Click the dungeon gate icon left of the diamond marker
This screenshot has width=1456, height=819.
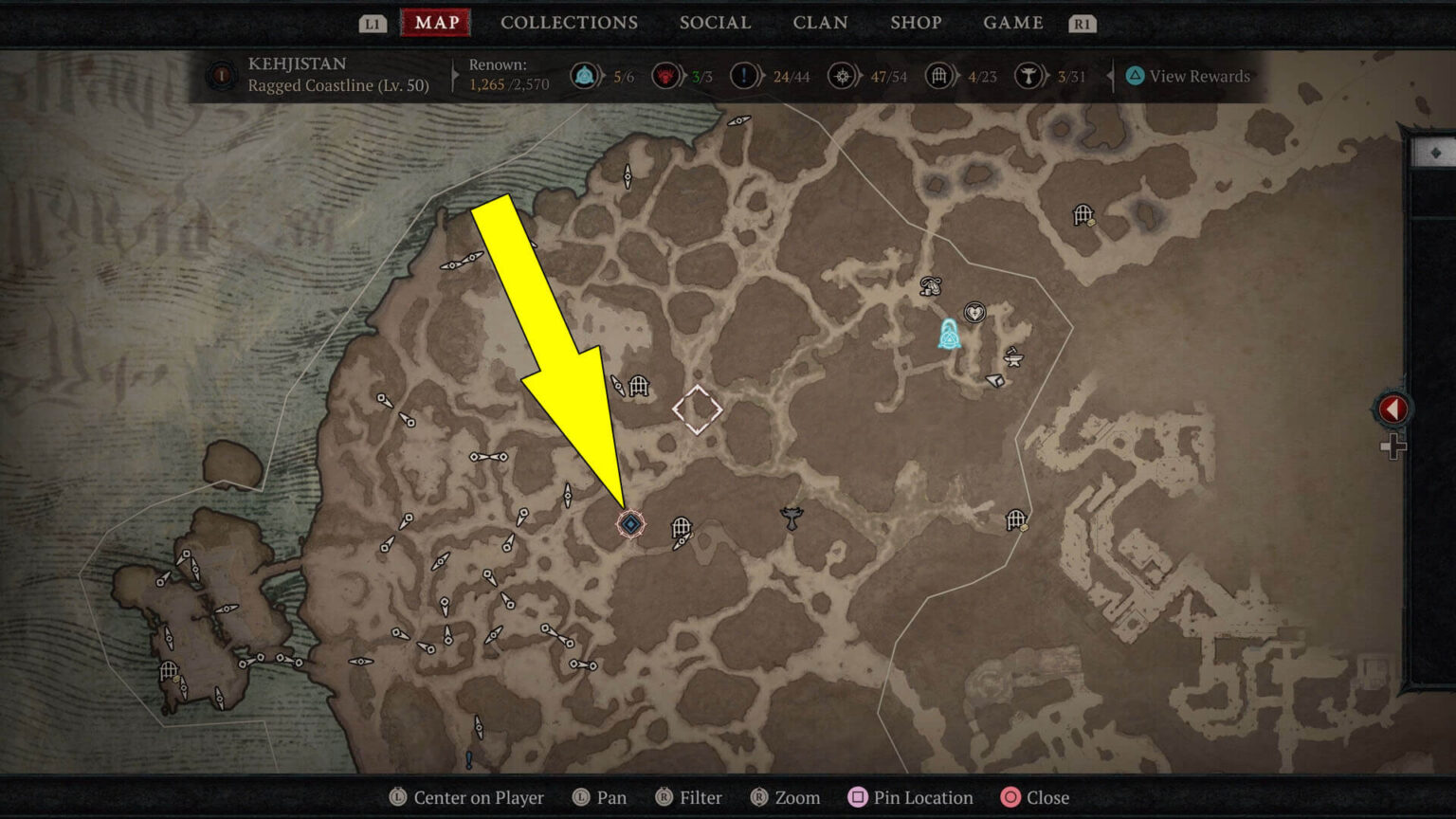tap(641, 386)
